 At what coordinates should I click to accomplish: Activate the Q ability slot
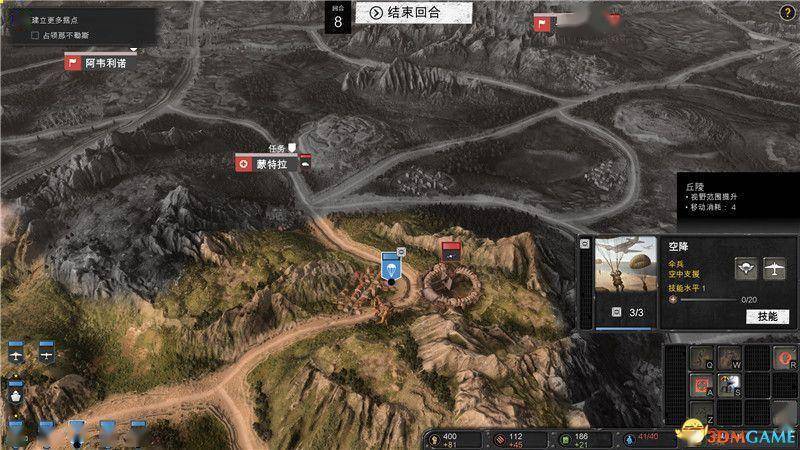click(x=701, y=359)
